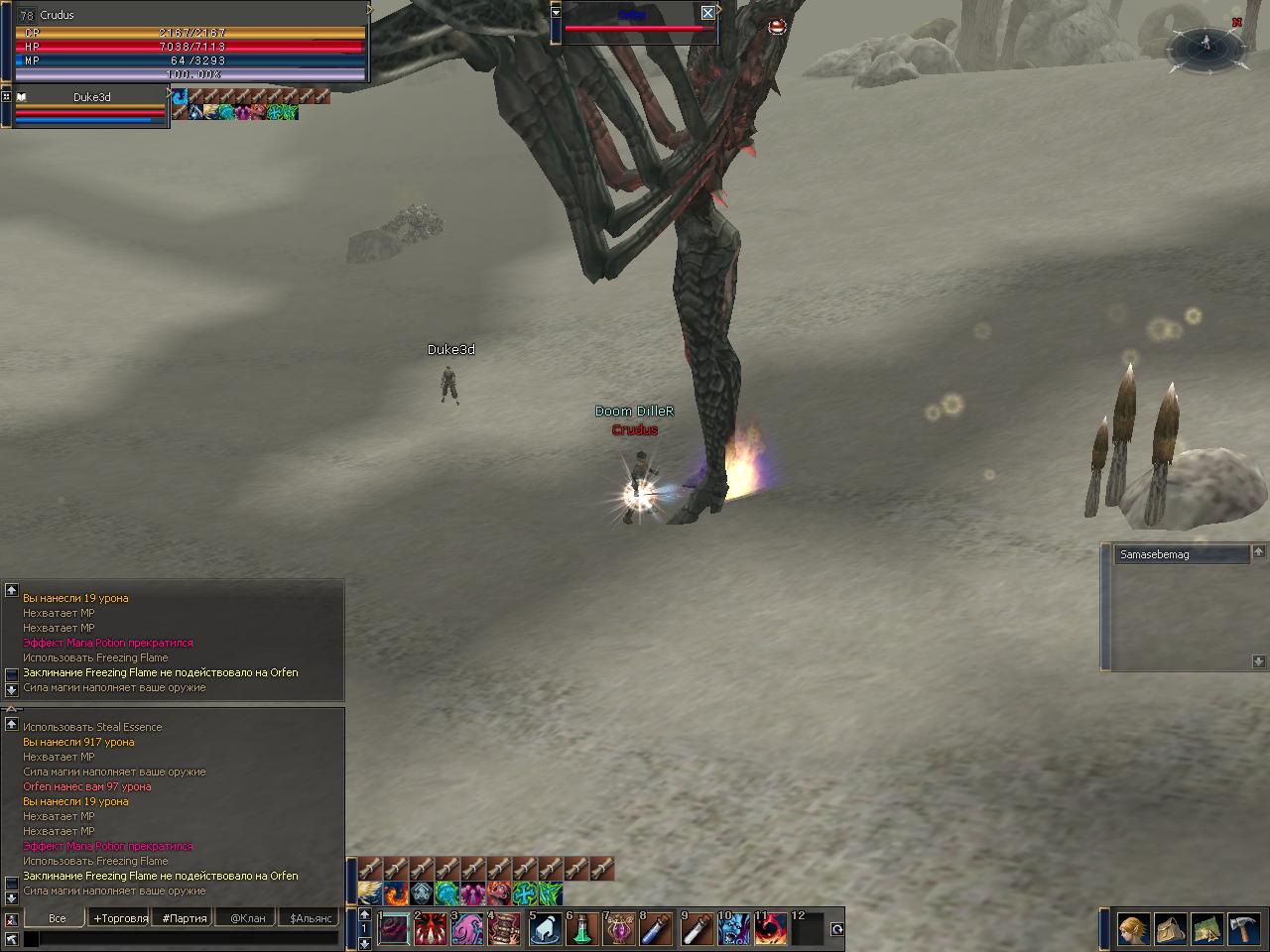
Task: Open the compass radar minimap
Action: click(1206, 47)
